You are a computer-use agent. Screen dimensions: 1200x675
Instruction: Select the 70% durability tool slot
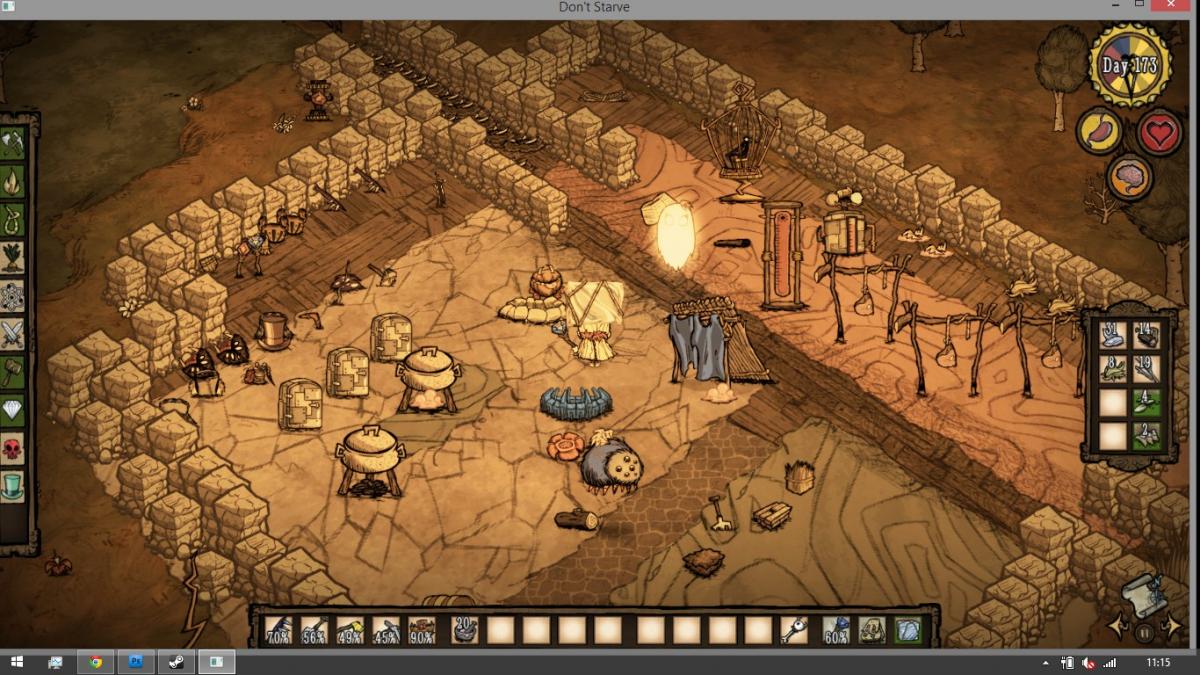click(278, 630)
